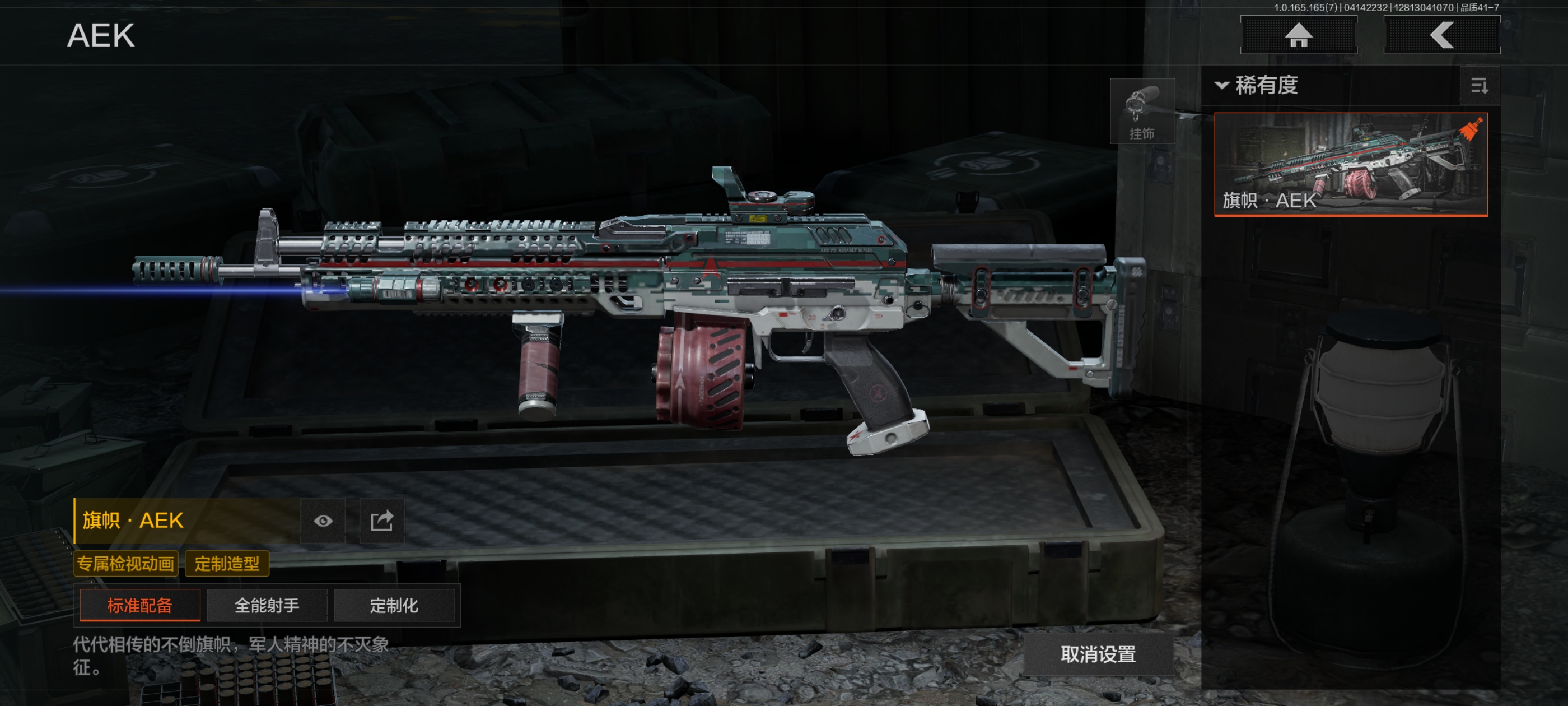Switch to the 定制化 tab

point(394,606)
